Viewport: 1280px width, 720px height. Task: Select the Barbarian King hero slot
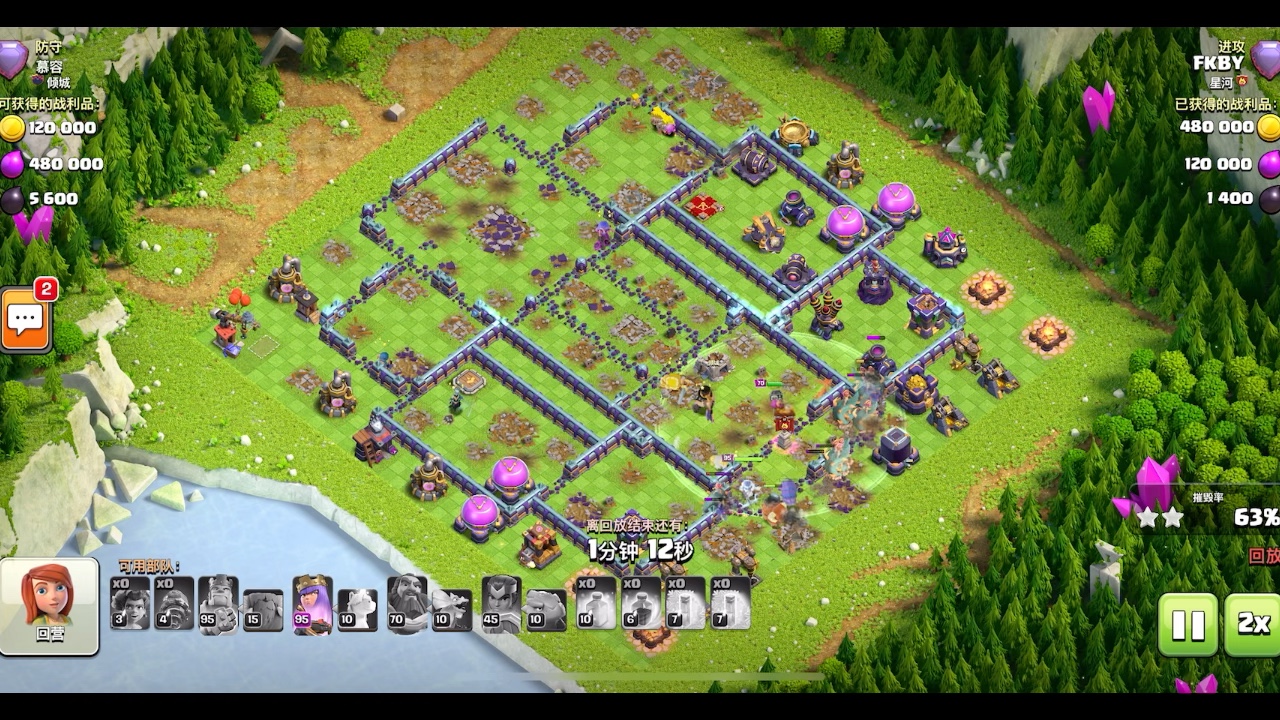[x=218, y=605]
